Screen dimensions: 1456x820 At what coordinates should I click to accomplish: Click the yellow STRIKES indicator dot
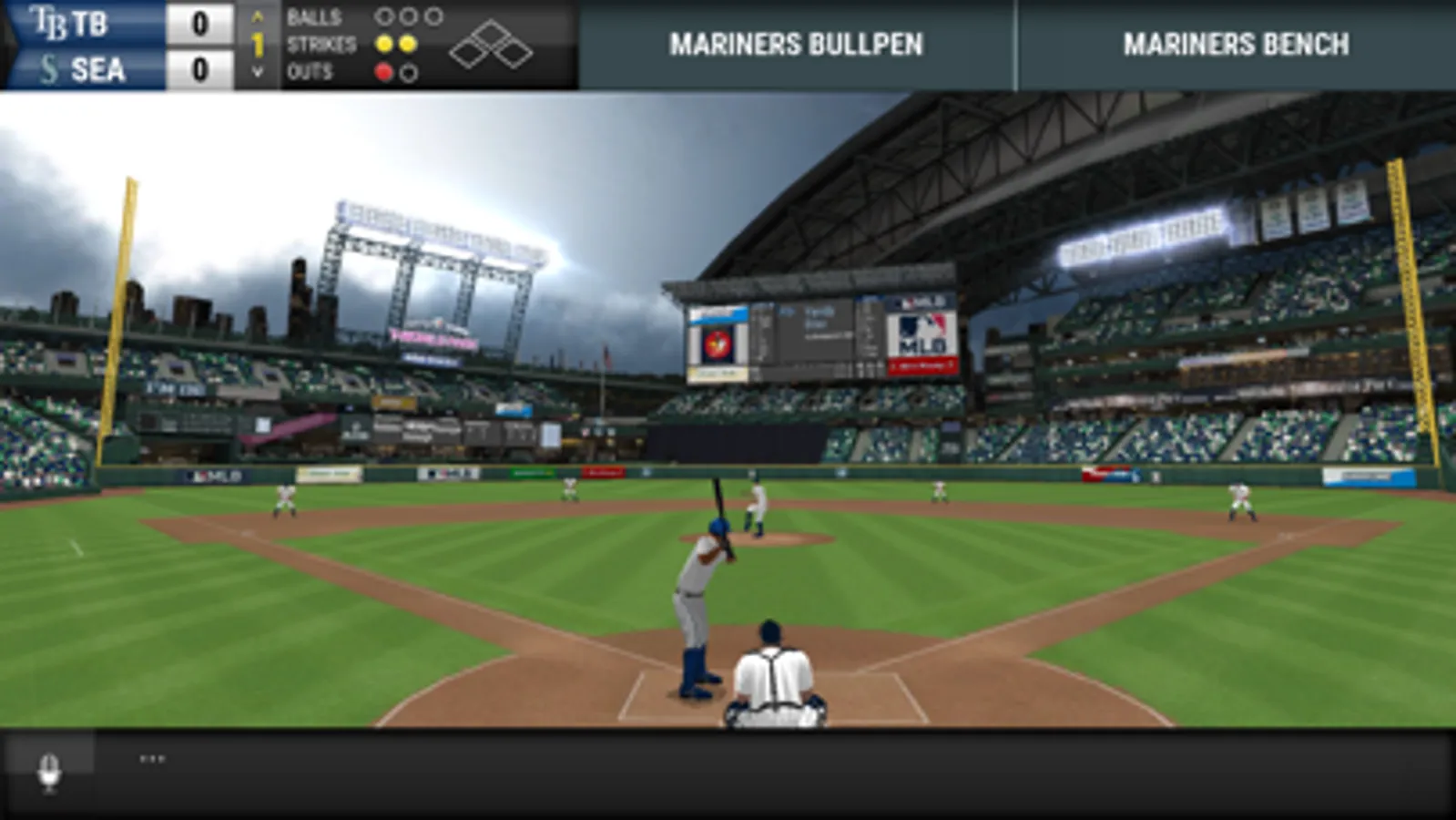click(385, 44)
